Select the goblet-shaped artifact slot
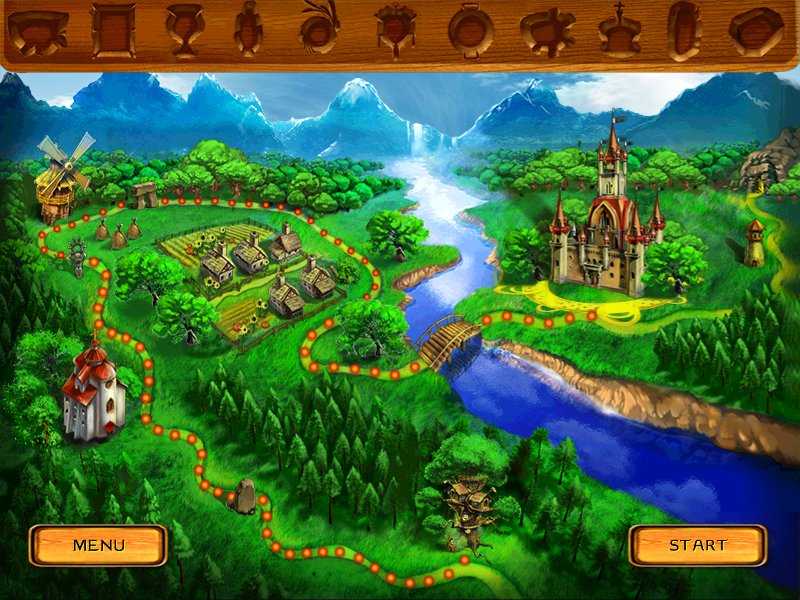 pos(183,30)
